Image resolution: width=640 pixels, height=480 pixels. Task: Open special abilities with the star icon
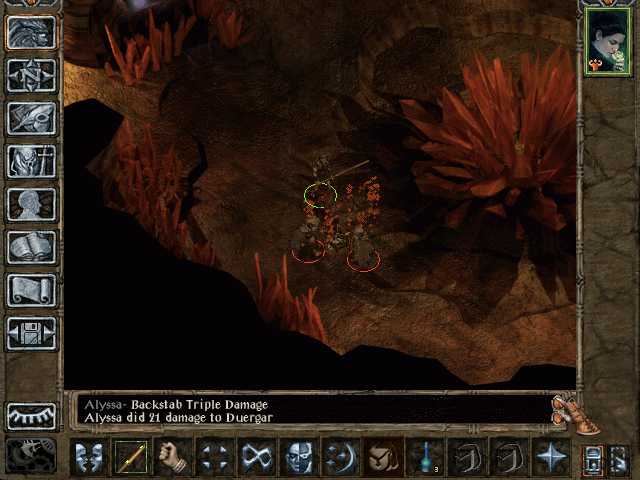pos(551,458)
